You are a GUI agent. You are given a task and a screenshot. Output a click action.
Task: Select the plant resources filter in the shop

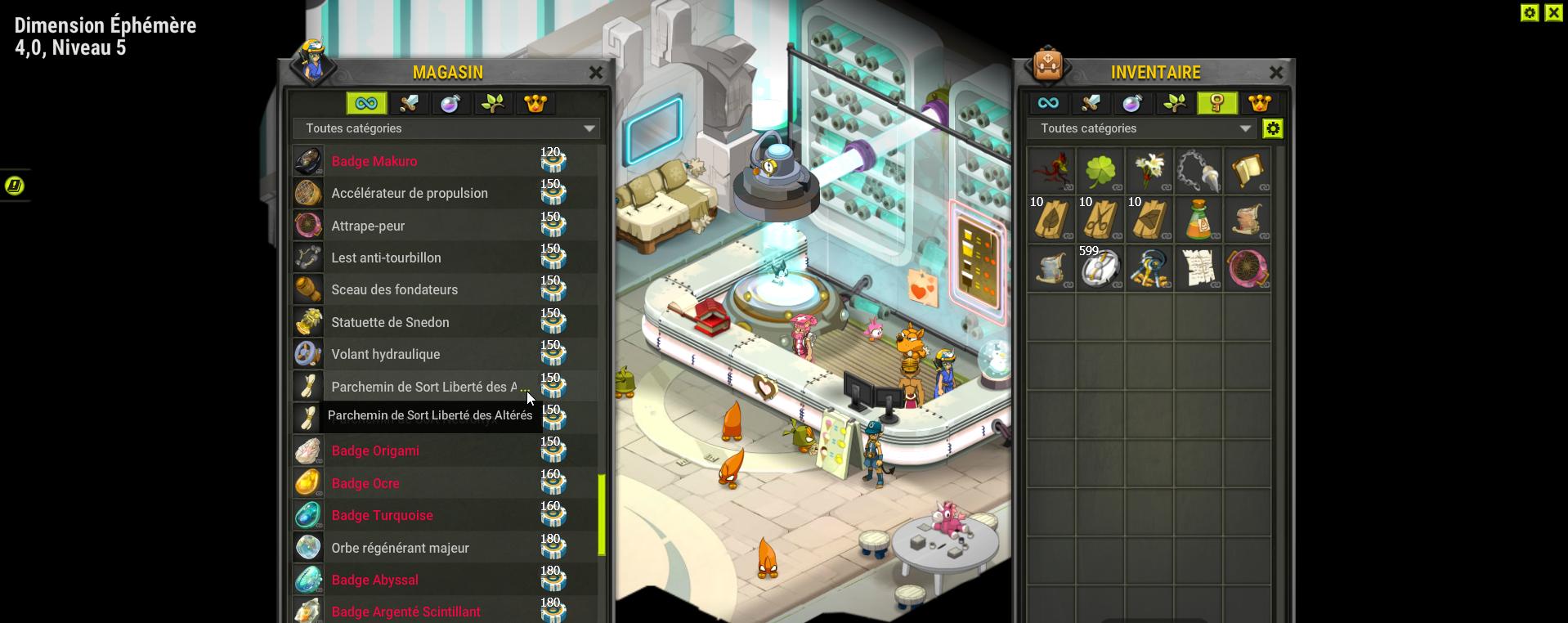click(x=493, y=103)
